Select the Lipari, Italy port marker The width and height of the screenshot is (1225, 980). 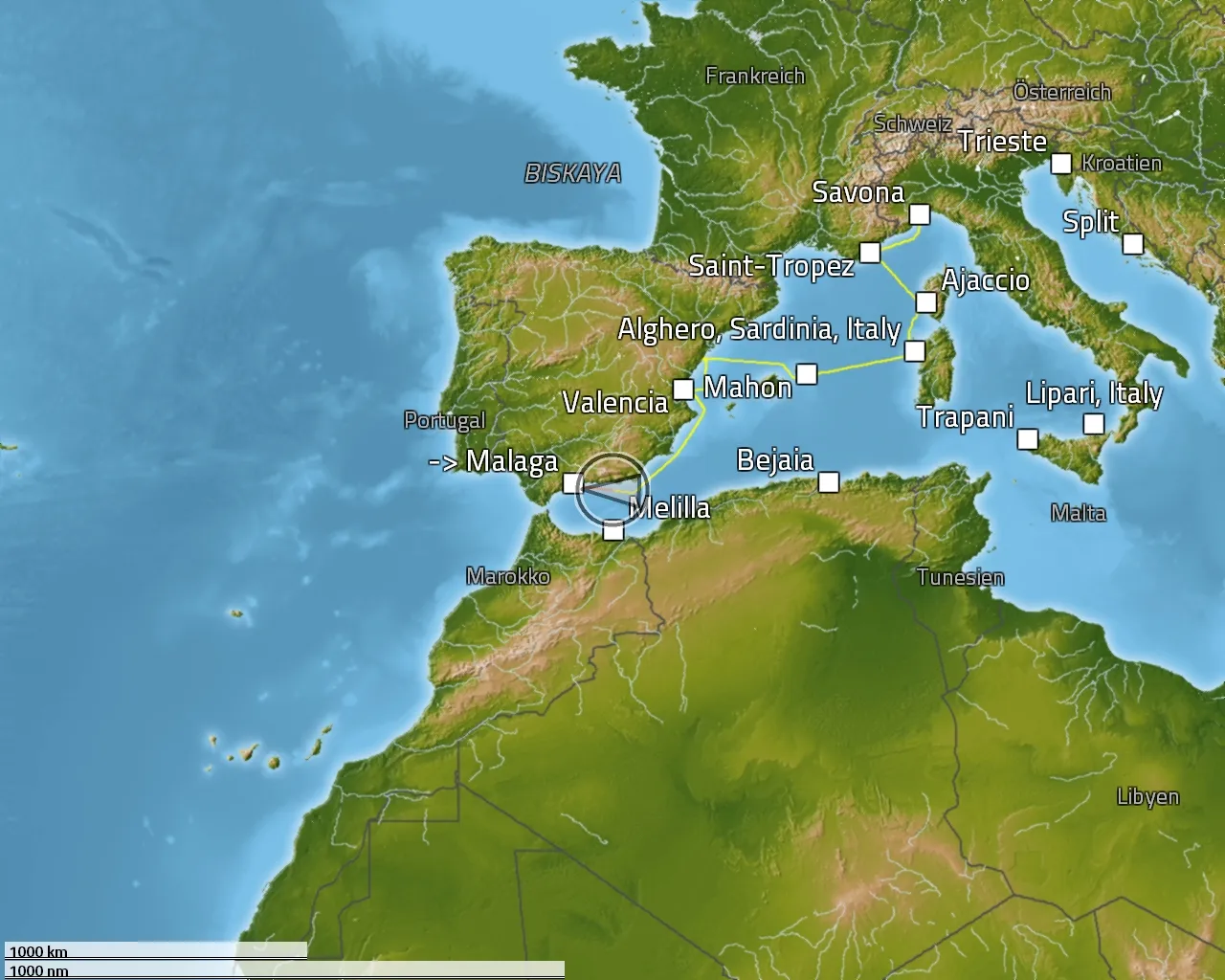coord(1094,424)
